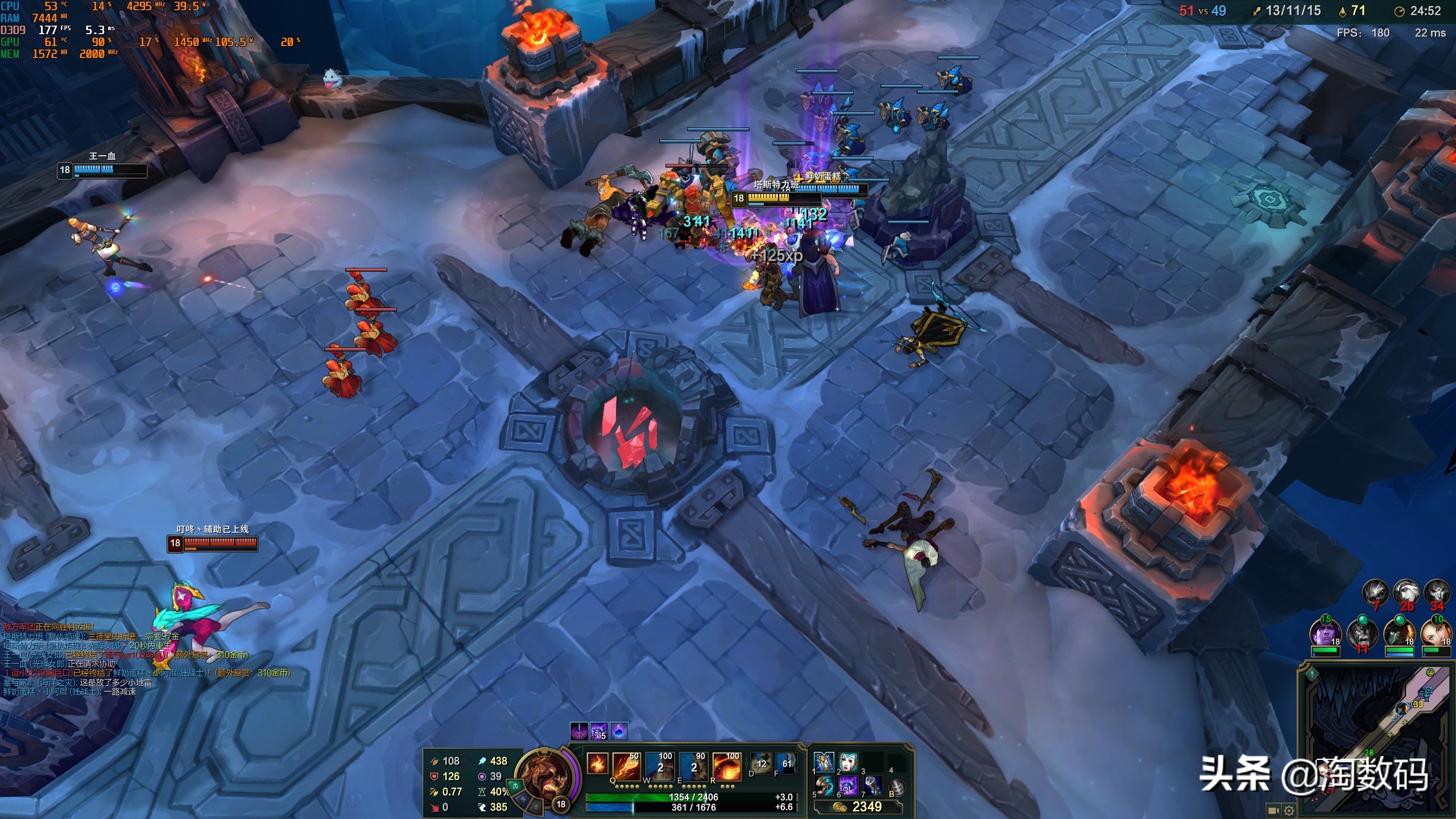This screenshot has width=1456, height=819.
Task: Select the flame passive ability icon
Action: point(597,763)
